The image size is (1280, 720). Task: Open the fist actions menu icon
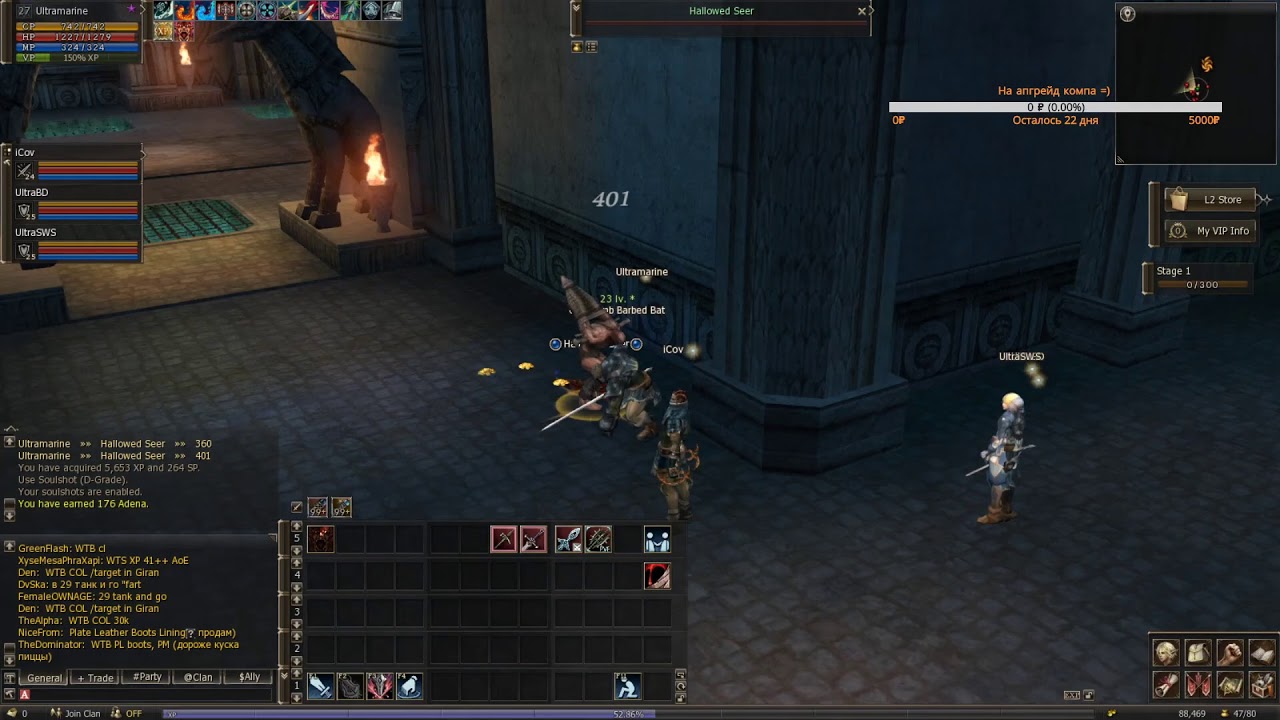coord(1230,654)
